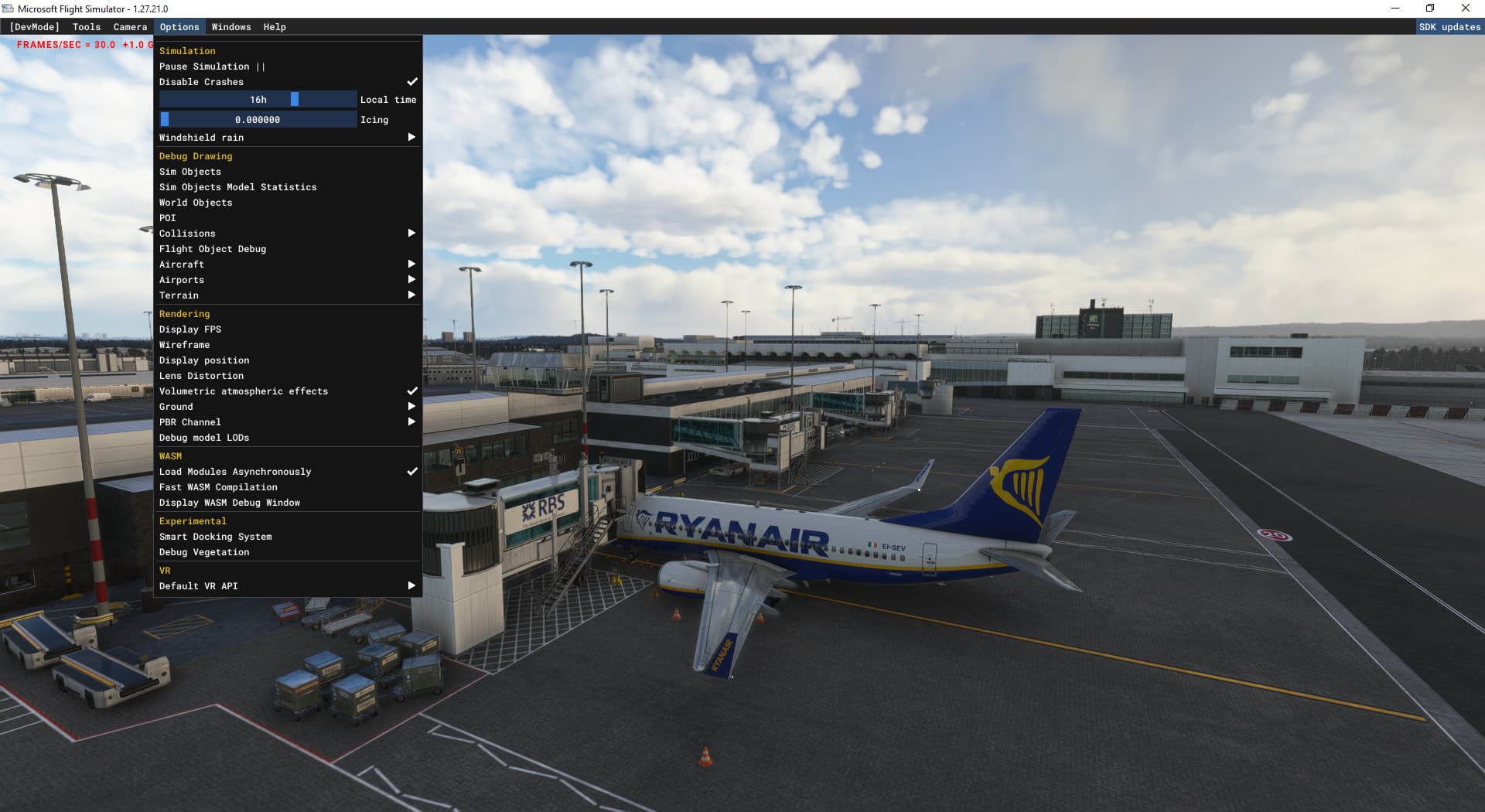Toggle Volumetric atmospheric effects off
The width and height of the screenshot is (1485, 812).
(x=243, y=391)
